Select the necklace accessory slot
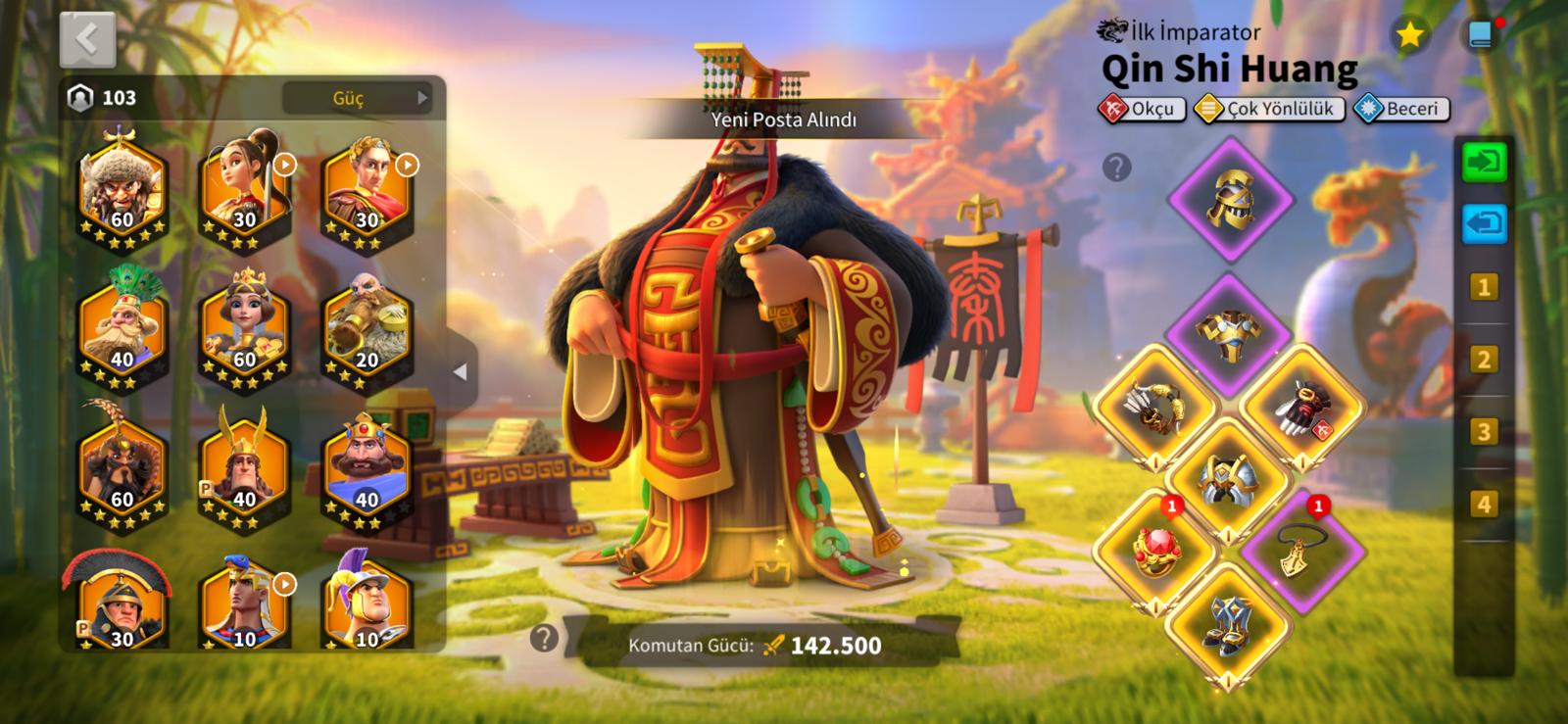Screen dimensions: 1568x724 [x=1302, y=549]
